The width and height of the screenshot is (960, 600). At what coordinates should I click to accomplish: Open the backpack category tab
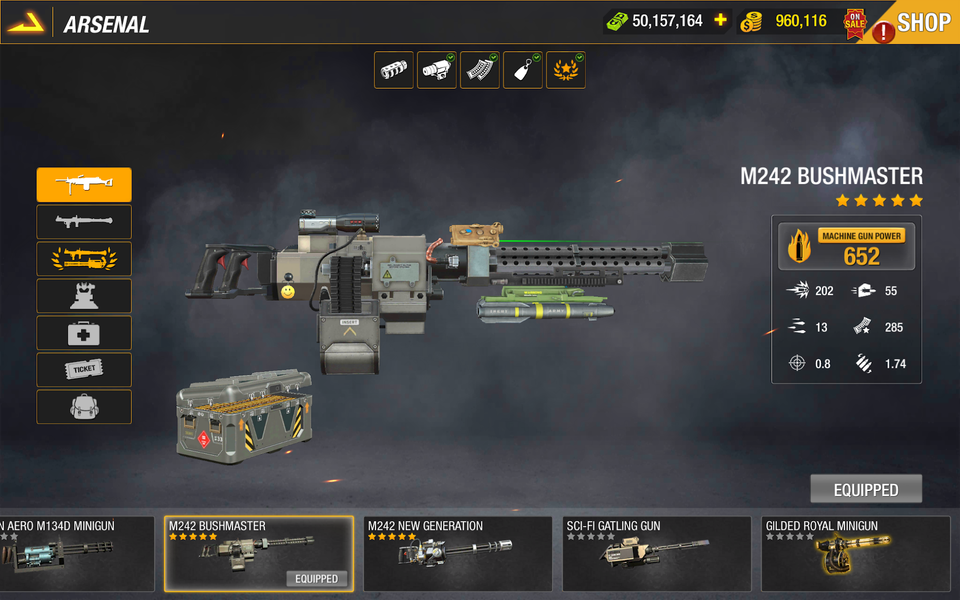84,407
